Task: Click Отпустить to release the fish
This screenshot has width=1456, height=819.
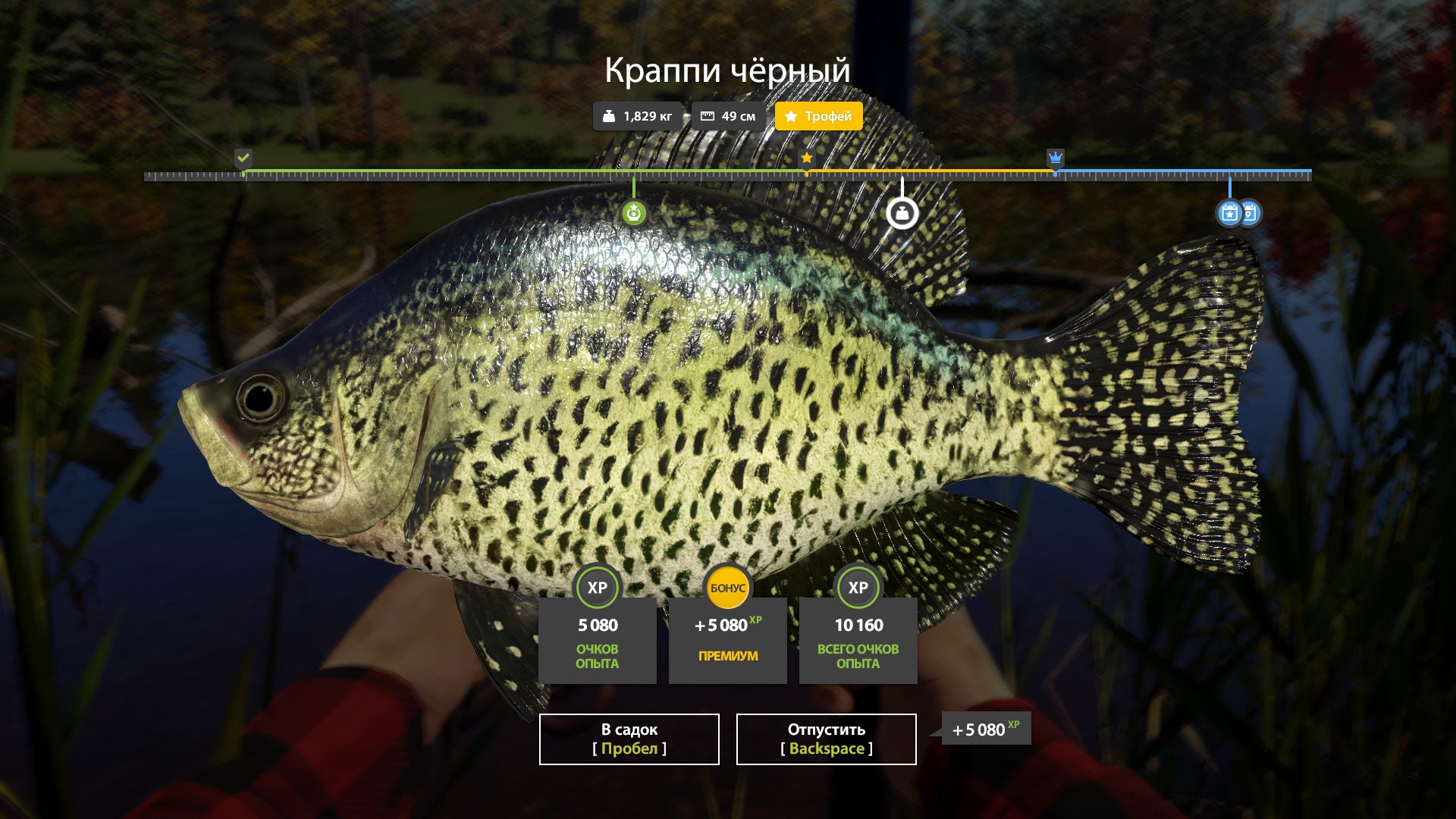Action: (825, 739)
